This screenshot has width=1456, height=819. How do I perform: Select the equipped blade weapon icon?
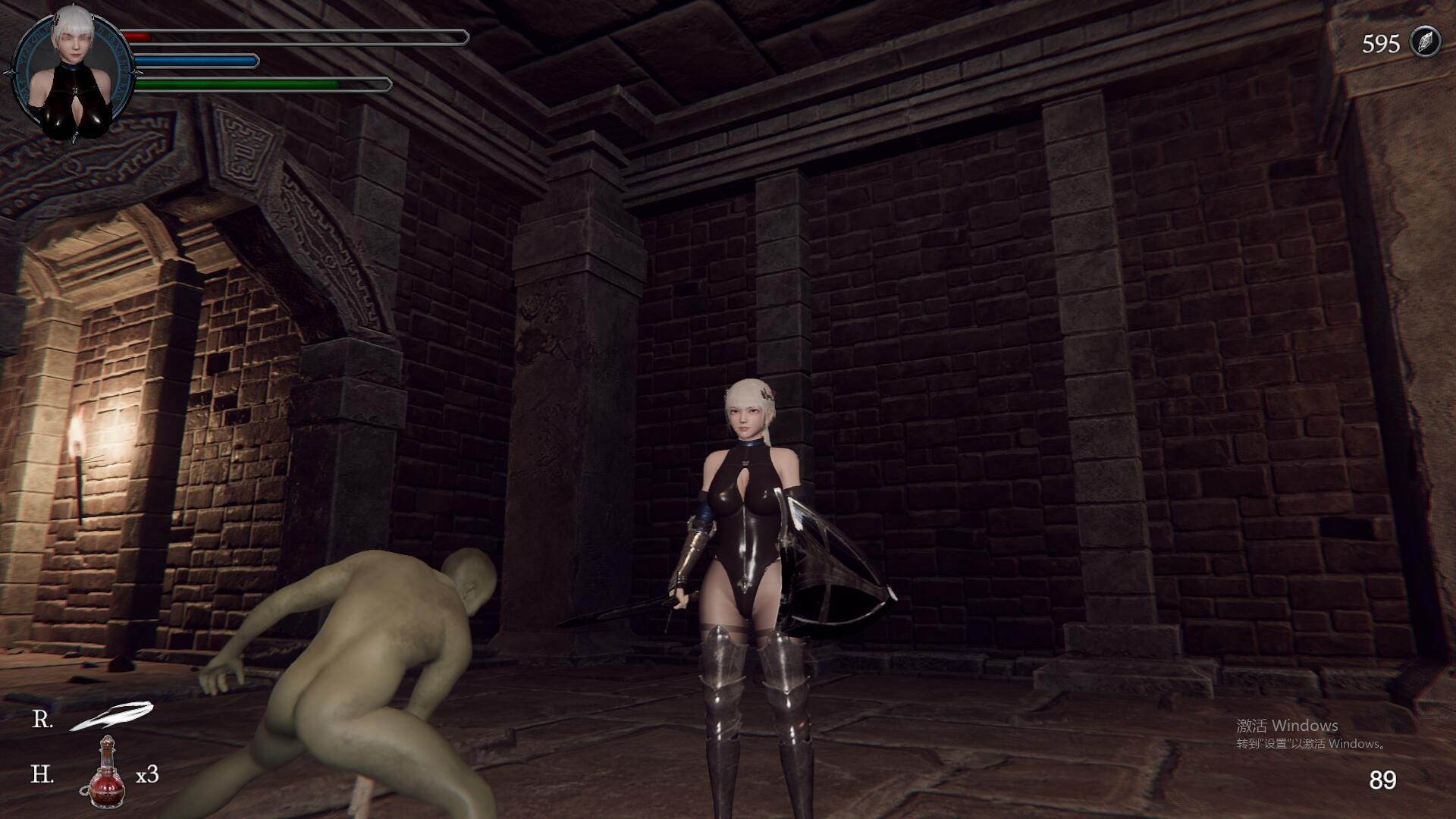[x=111, y=717]
